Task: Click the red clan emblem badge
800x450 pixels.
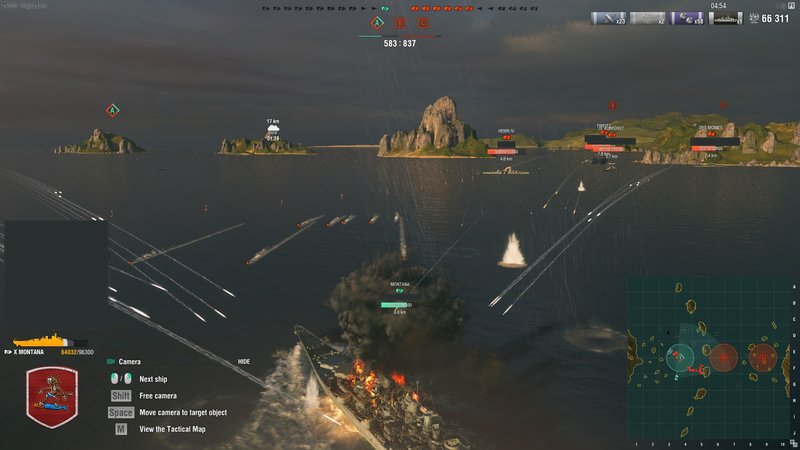Action: click(x=52, y=397)
